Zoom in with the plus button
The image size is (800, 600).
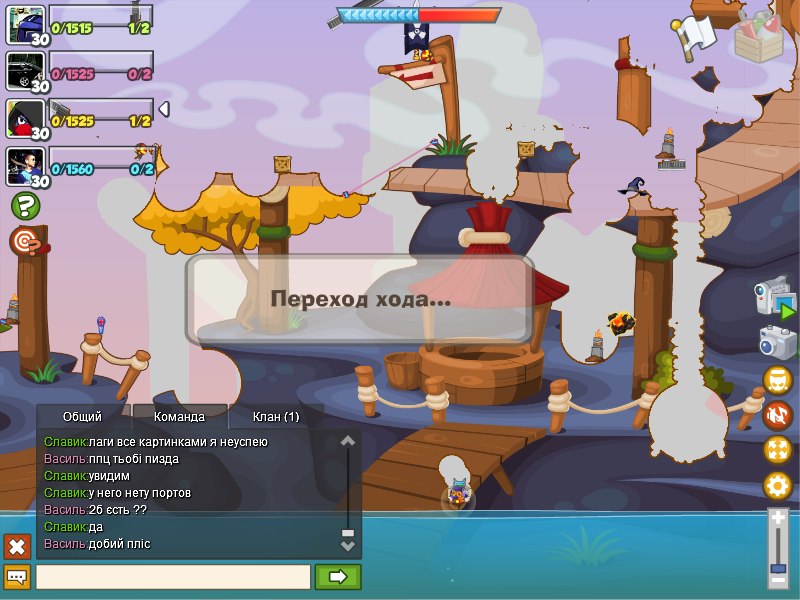coord(778,518)
